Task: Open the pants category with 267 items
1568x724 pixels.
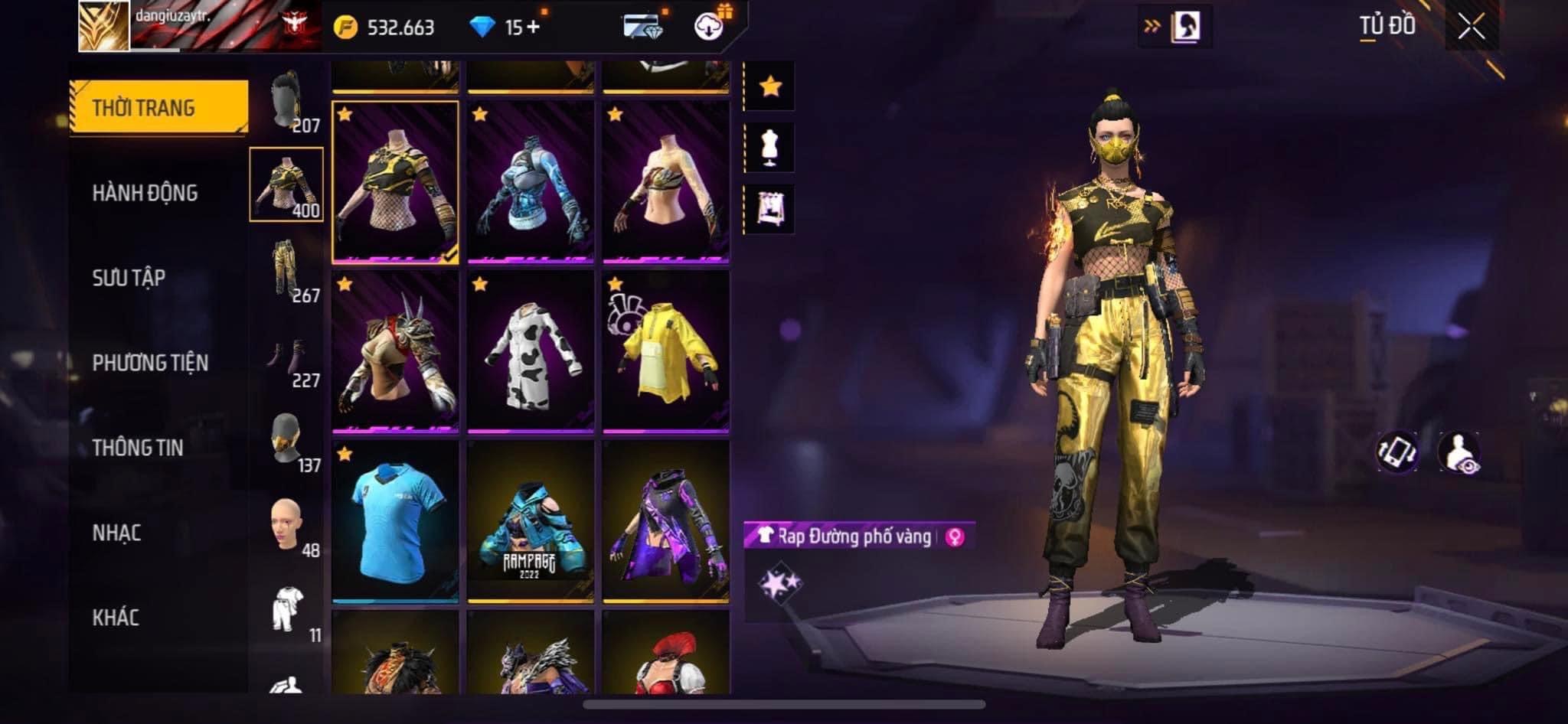Action: click(287, 269)
